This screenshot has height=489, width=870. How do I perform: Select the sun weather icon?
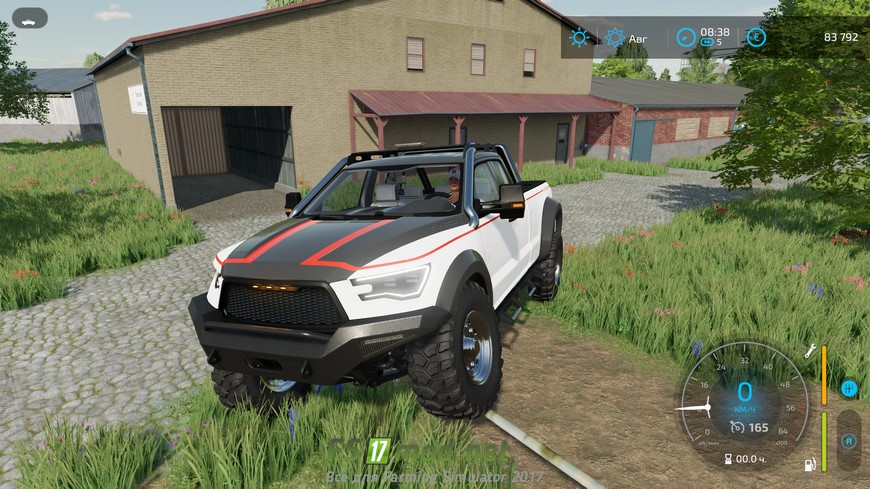click(579, 38)
